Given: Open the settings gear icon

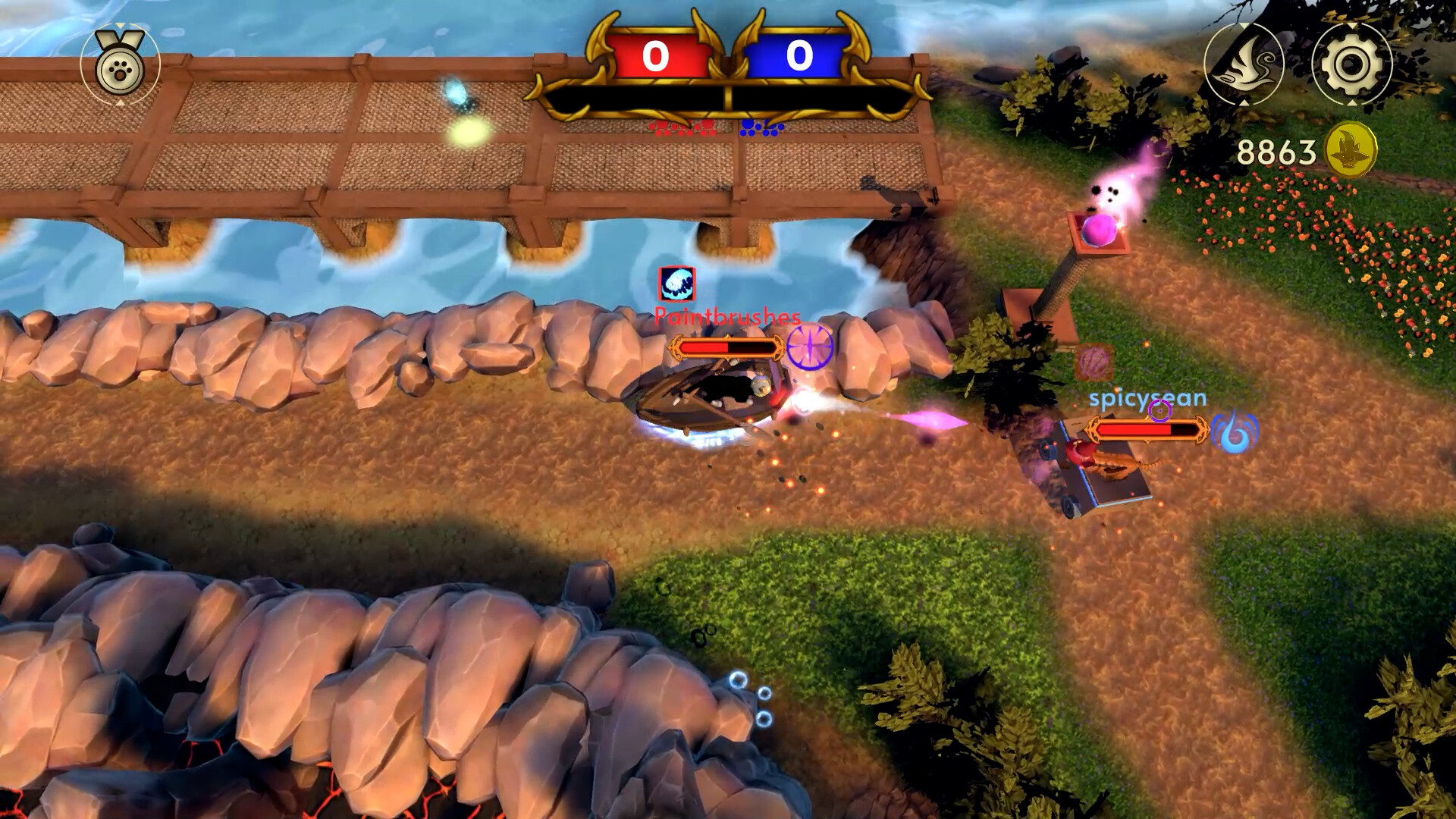Looking at the screenshot, I should point(1352,63).
